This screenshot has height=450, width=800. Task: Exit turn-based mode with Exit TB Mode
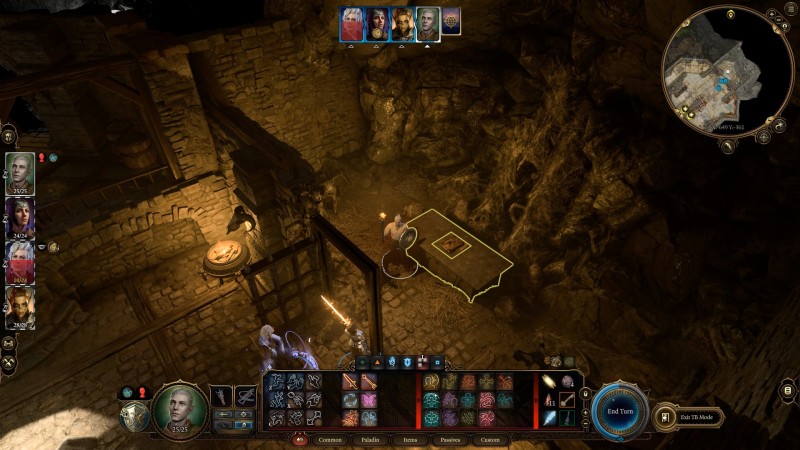coord(692,416)
